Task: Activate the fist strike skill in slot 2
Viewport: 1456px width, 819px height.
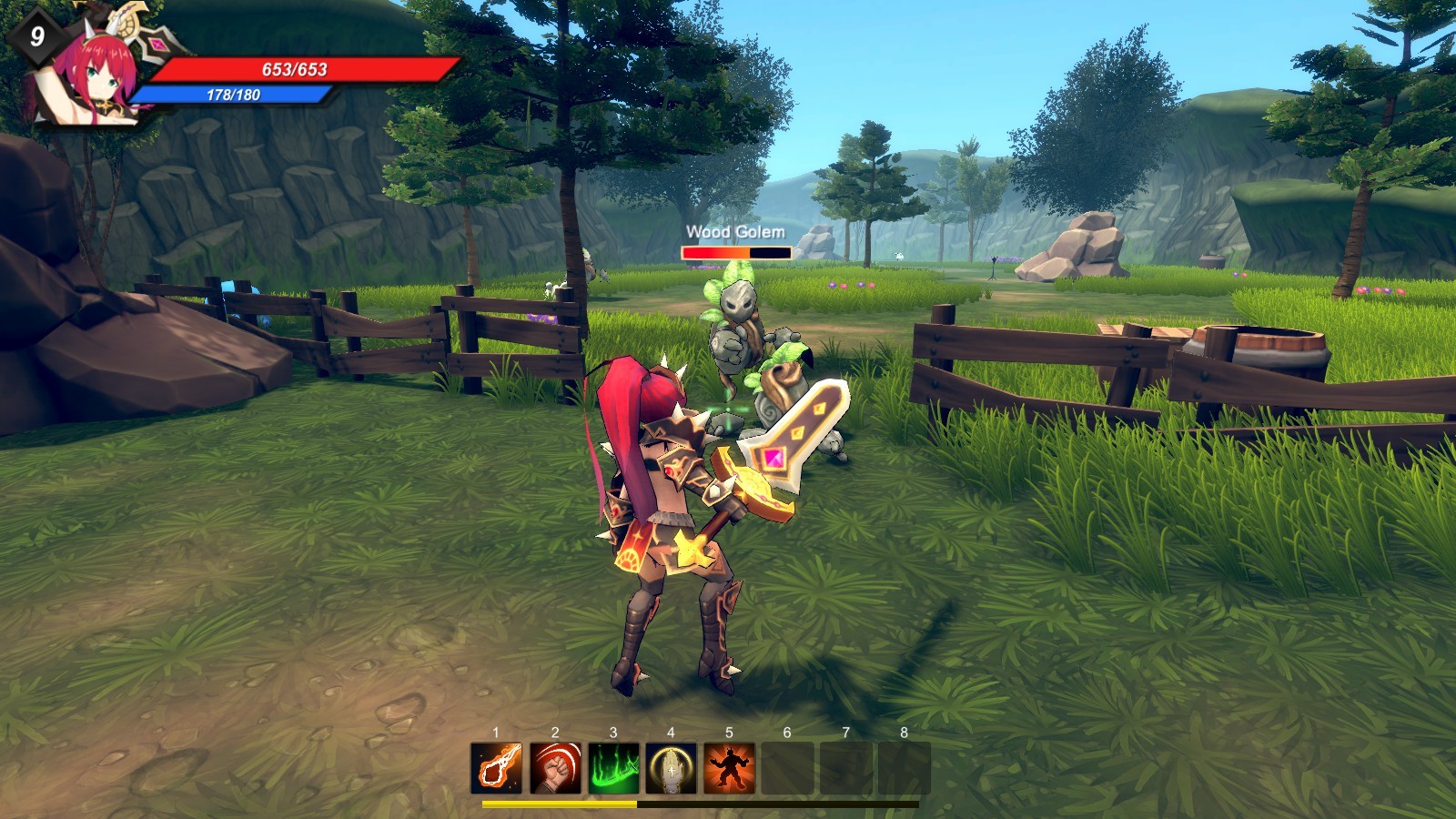Action: 555,769
